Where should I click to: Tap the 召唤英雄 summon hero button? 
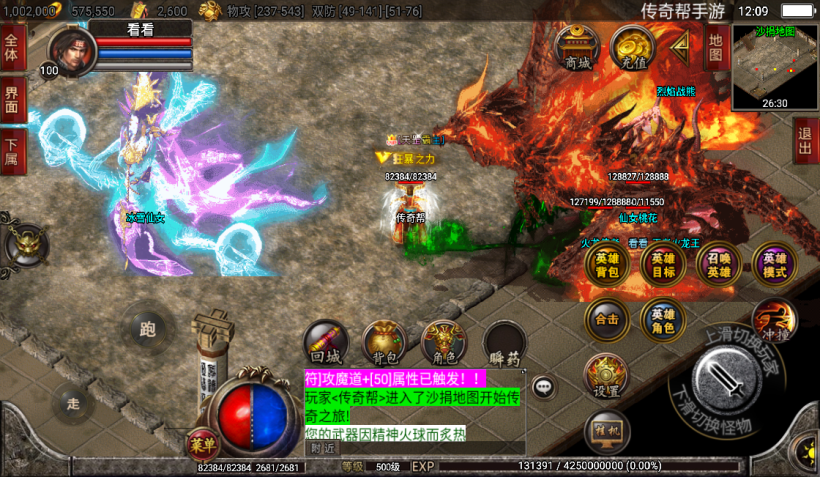click(x=719, y=264)
